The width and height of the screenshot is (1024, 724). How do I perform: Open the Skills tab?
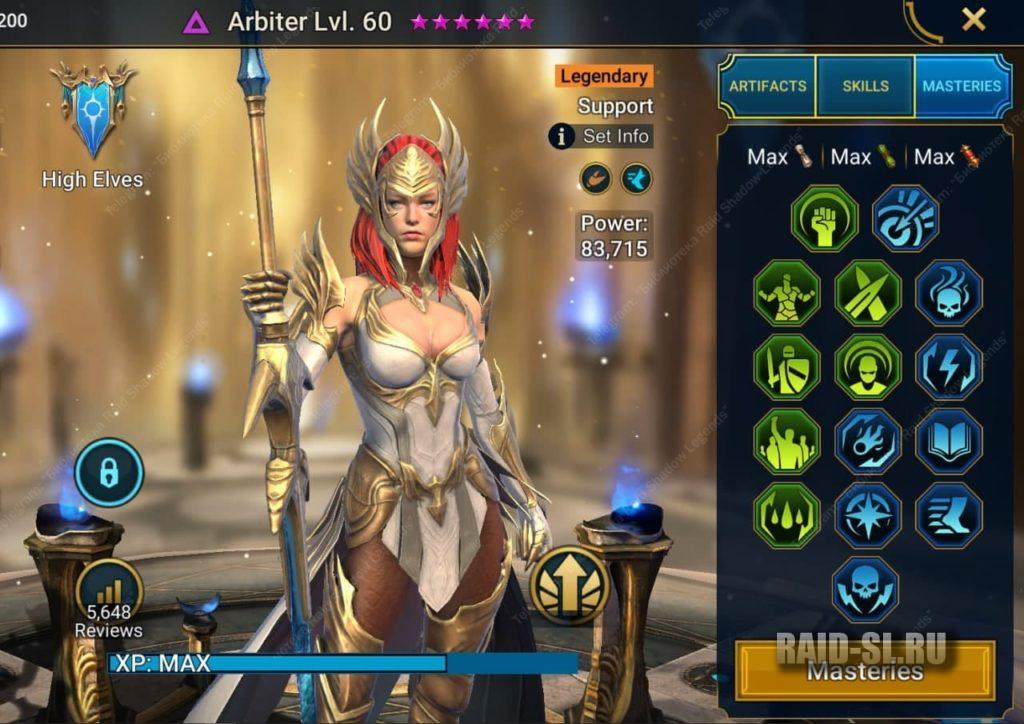coord(865,86)
